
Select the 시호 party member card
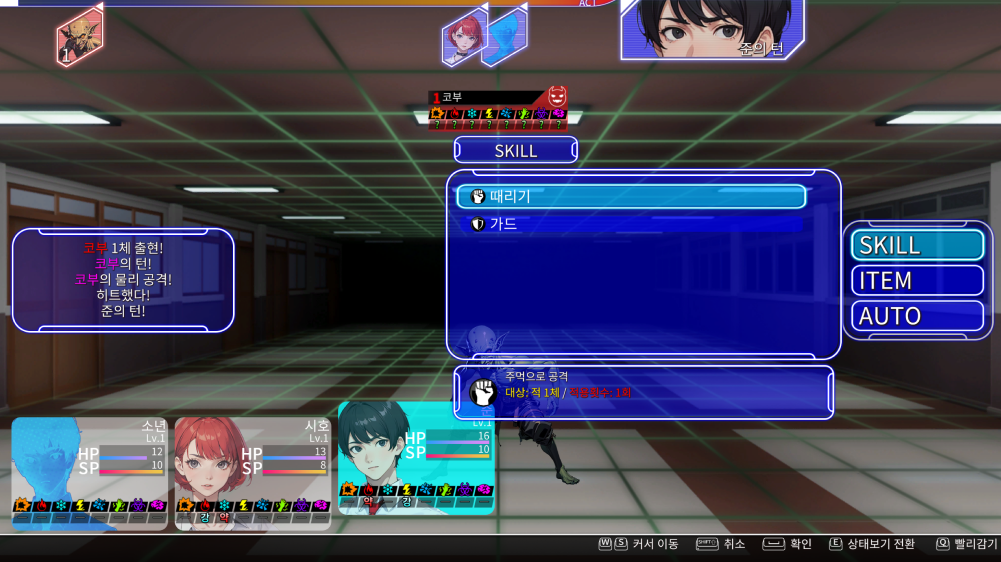coord(253,472)
